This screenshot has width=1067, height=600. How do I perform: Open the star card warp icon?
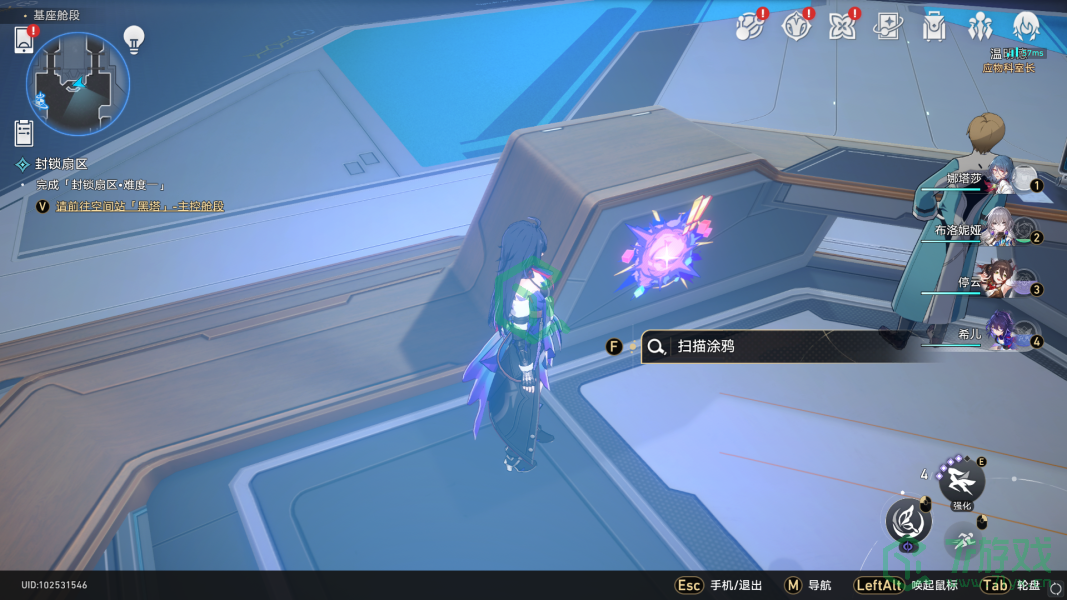point(887,27)
